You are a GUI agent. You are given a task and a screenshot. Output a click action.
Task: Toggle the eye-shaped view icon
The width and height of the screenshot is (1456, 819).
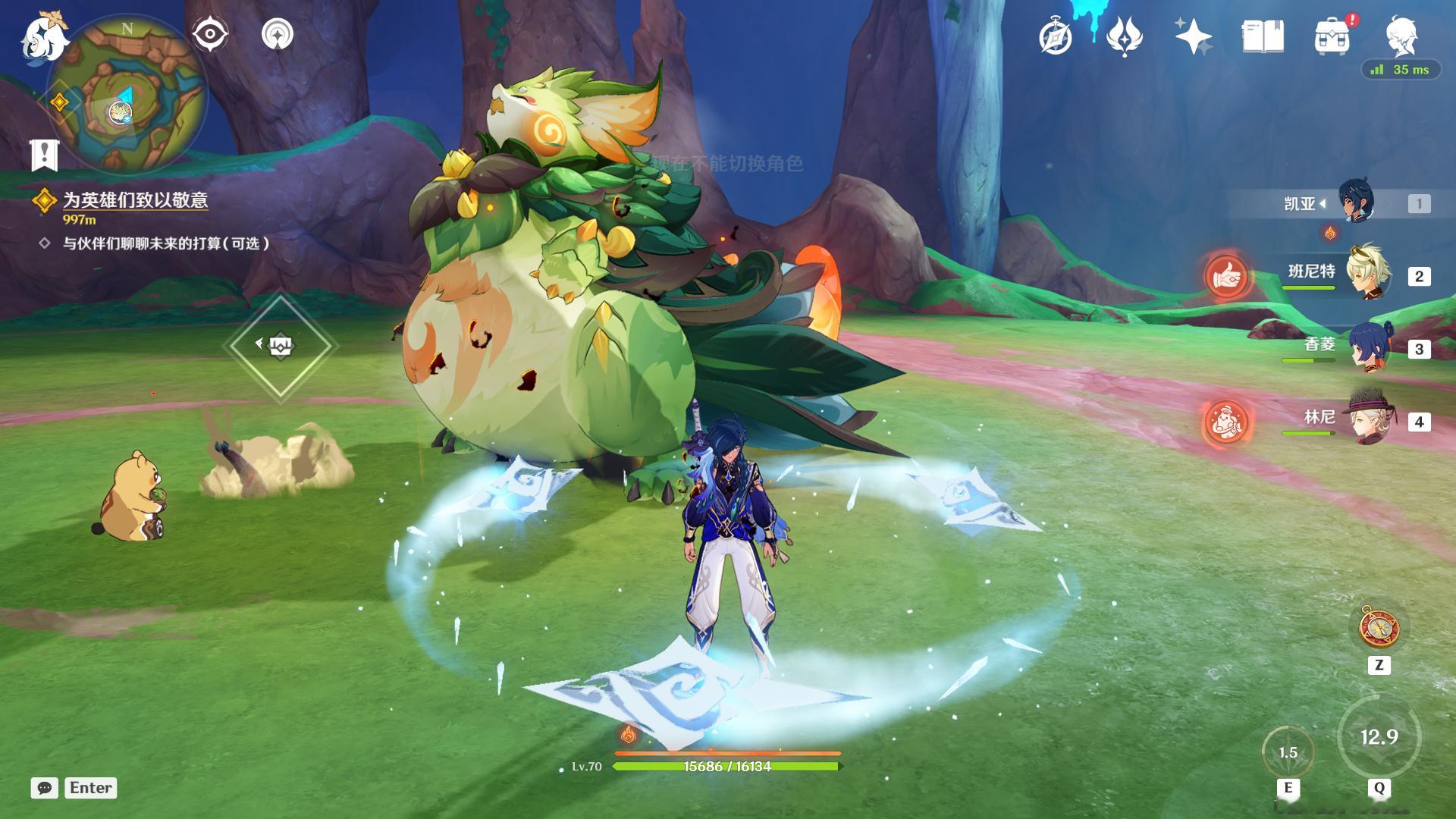point(210,34)
